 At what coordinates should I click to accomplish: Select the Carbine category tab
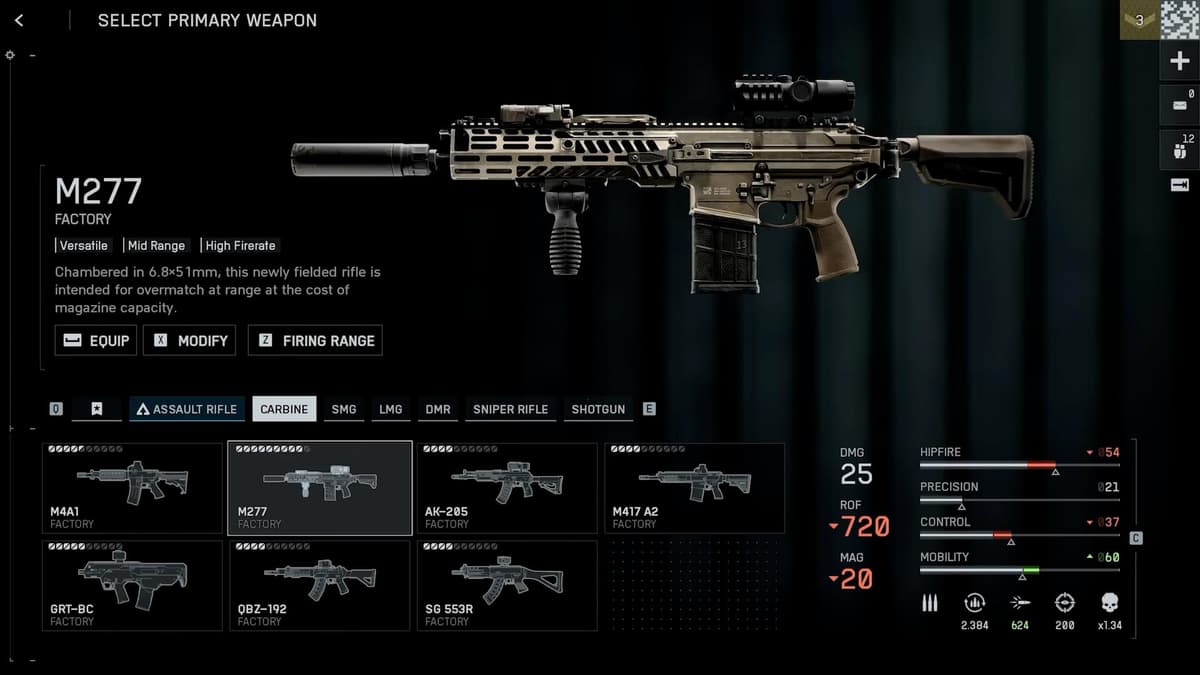(x=284, y=409)
